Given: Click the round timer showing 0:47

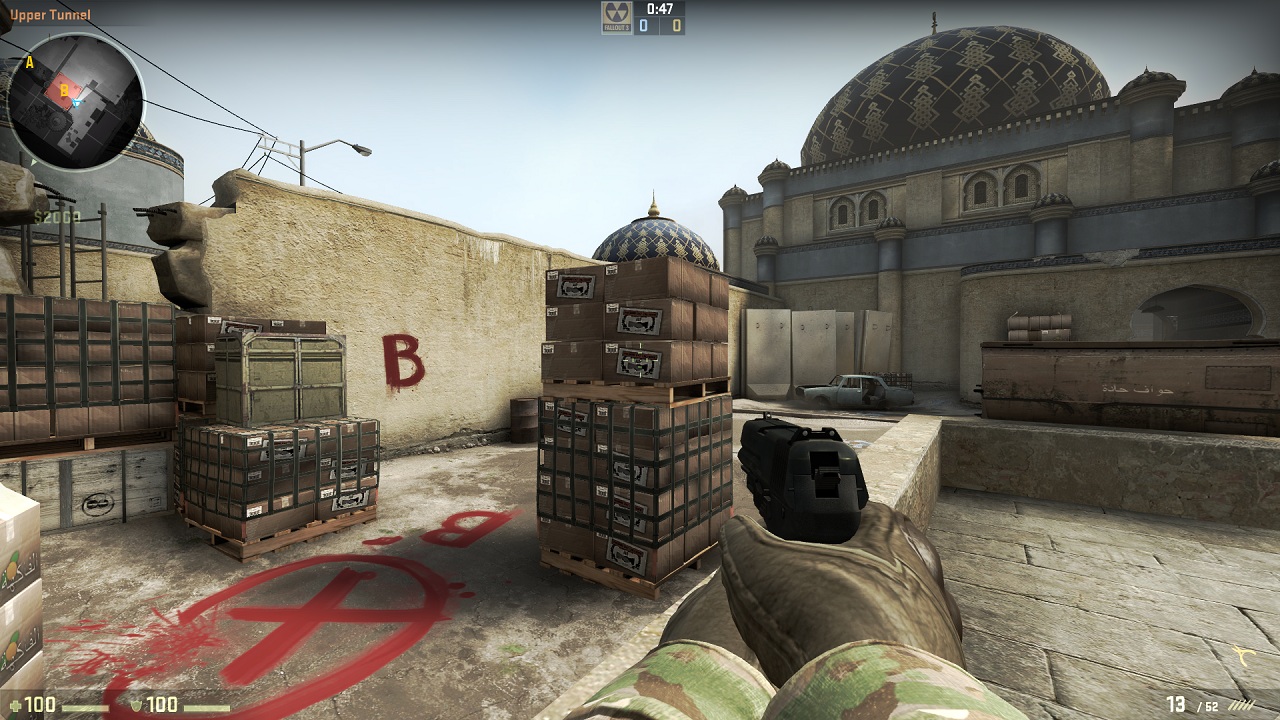Looking at the screenshot, I should (659, 10).
